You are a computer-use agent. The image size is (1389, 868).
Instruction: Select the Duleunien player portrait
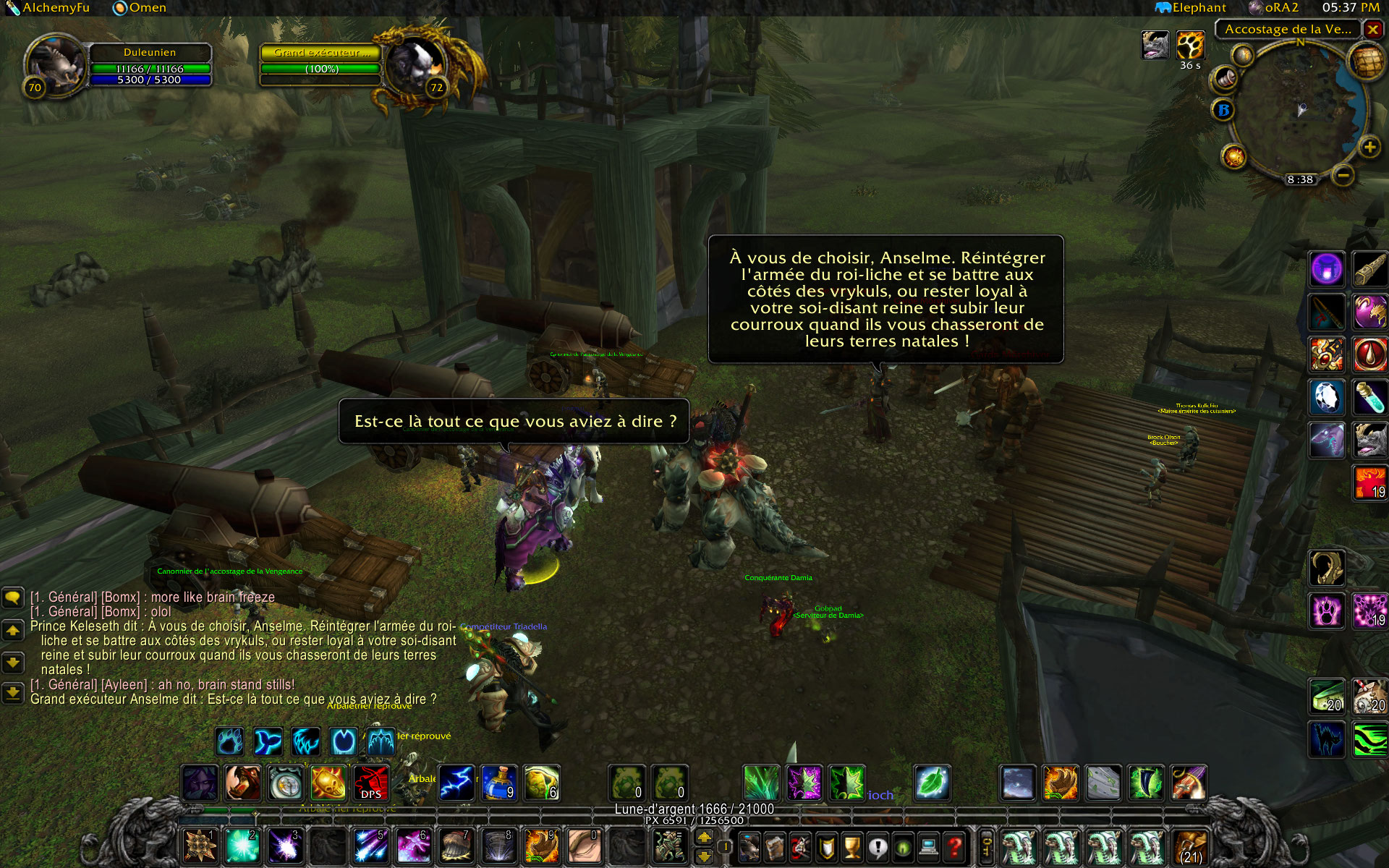coord(56,67)
